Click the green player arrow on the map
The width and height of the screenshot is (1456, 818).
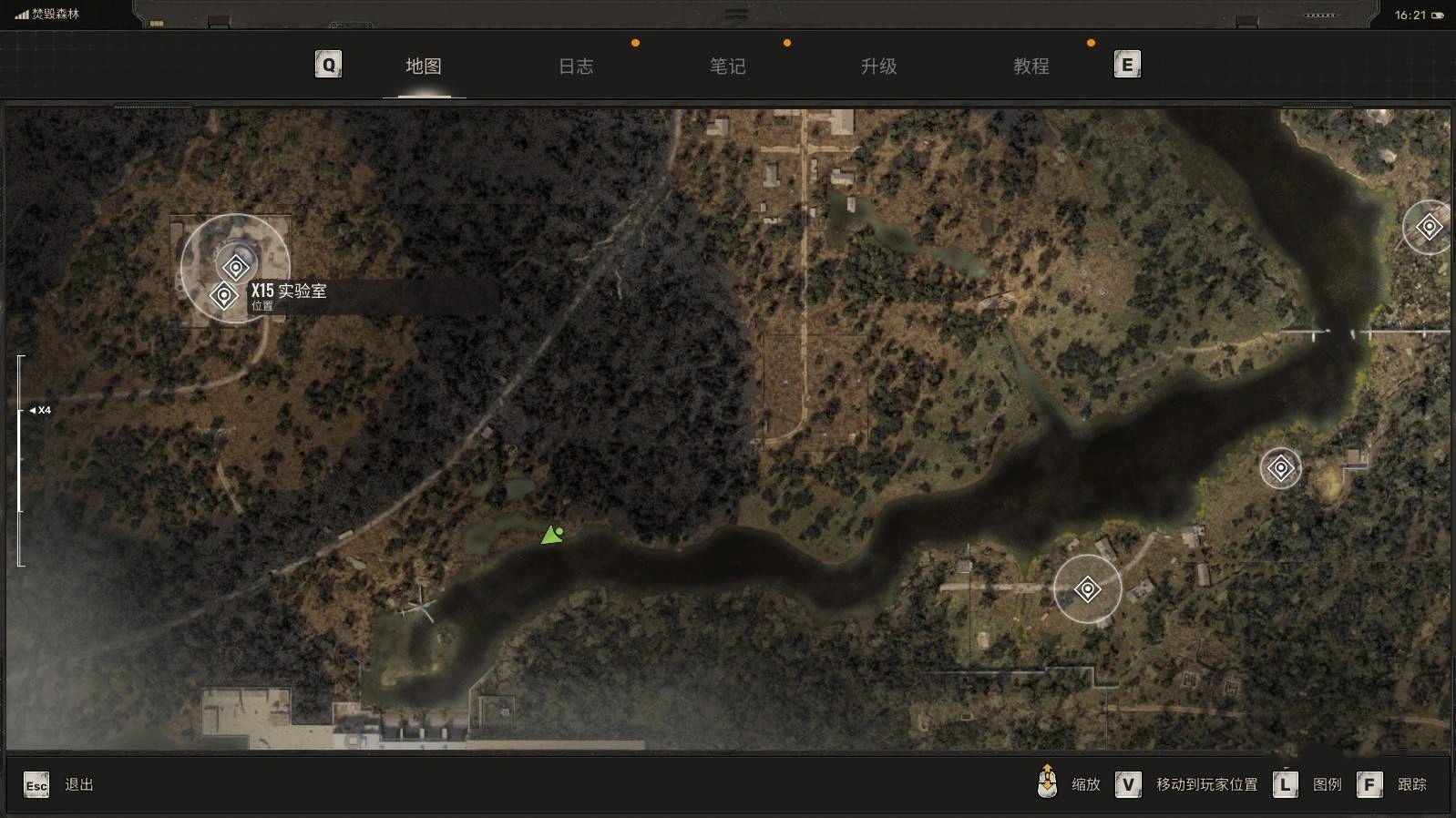tap(551, 535)
